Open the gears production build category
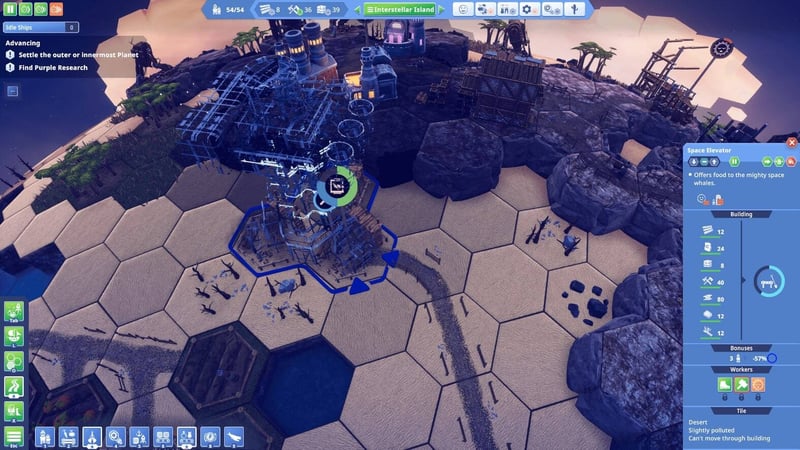This screenshot has width=800, height=450. point(117,436)
